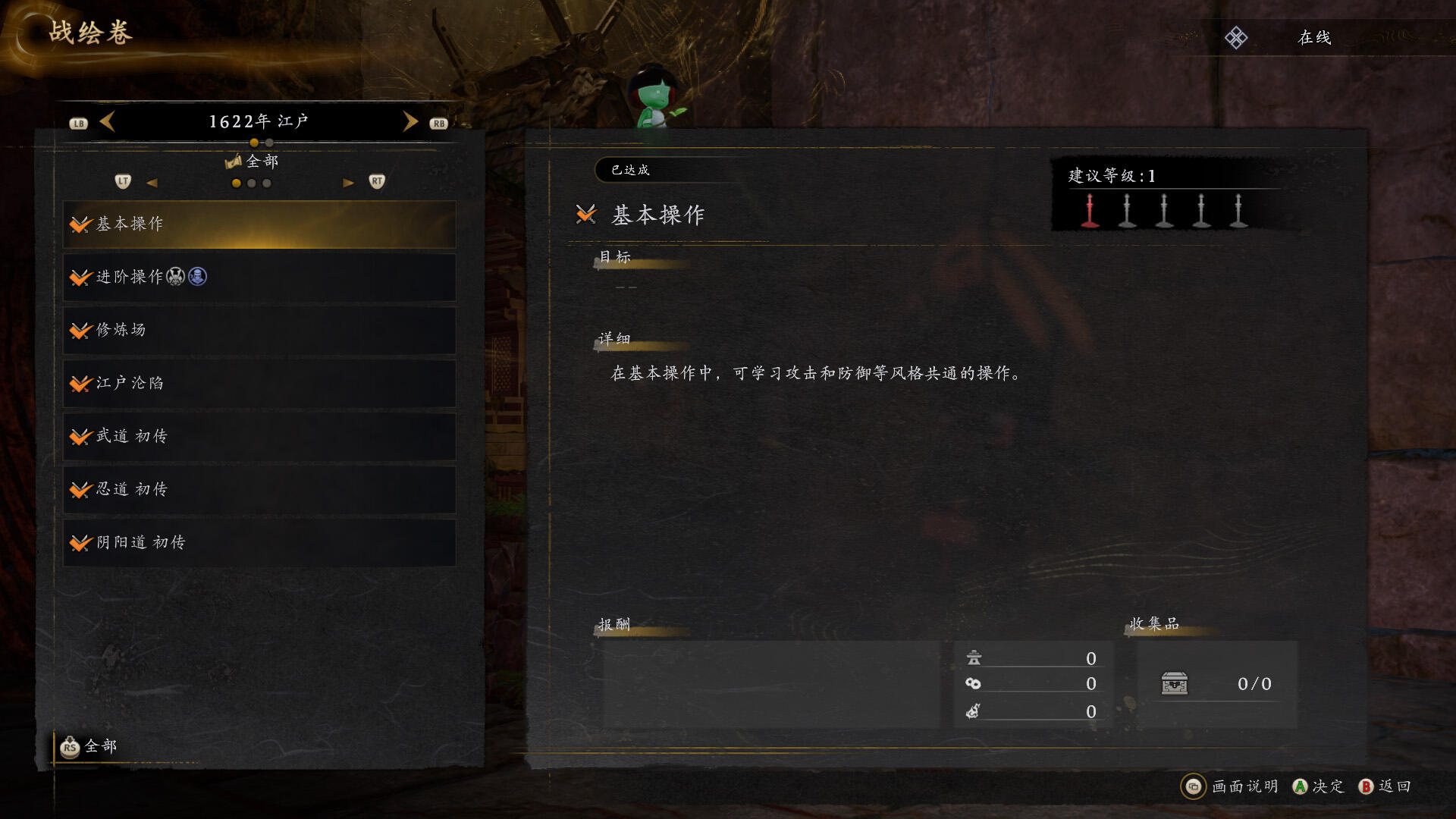Choose the 修炼场 mission

coord(259,331)
